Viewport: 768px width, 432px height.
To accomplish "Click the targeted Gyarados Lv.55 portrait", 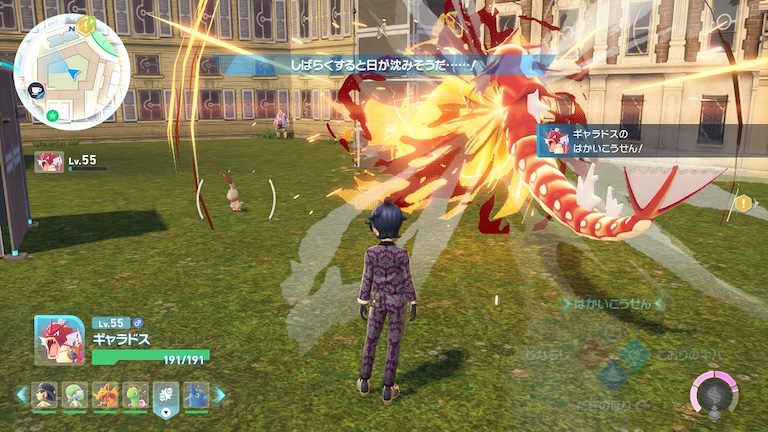I will 49,162.
